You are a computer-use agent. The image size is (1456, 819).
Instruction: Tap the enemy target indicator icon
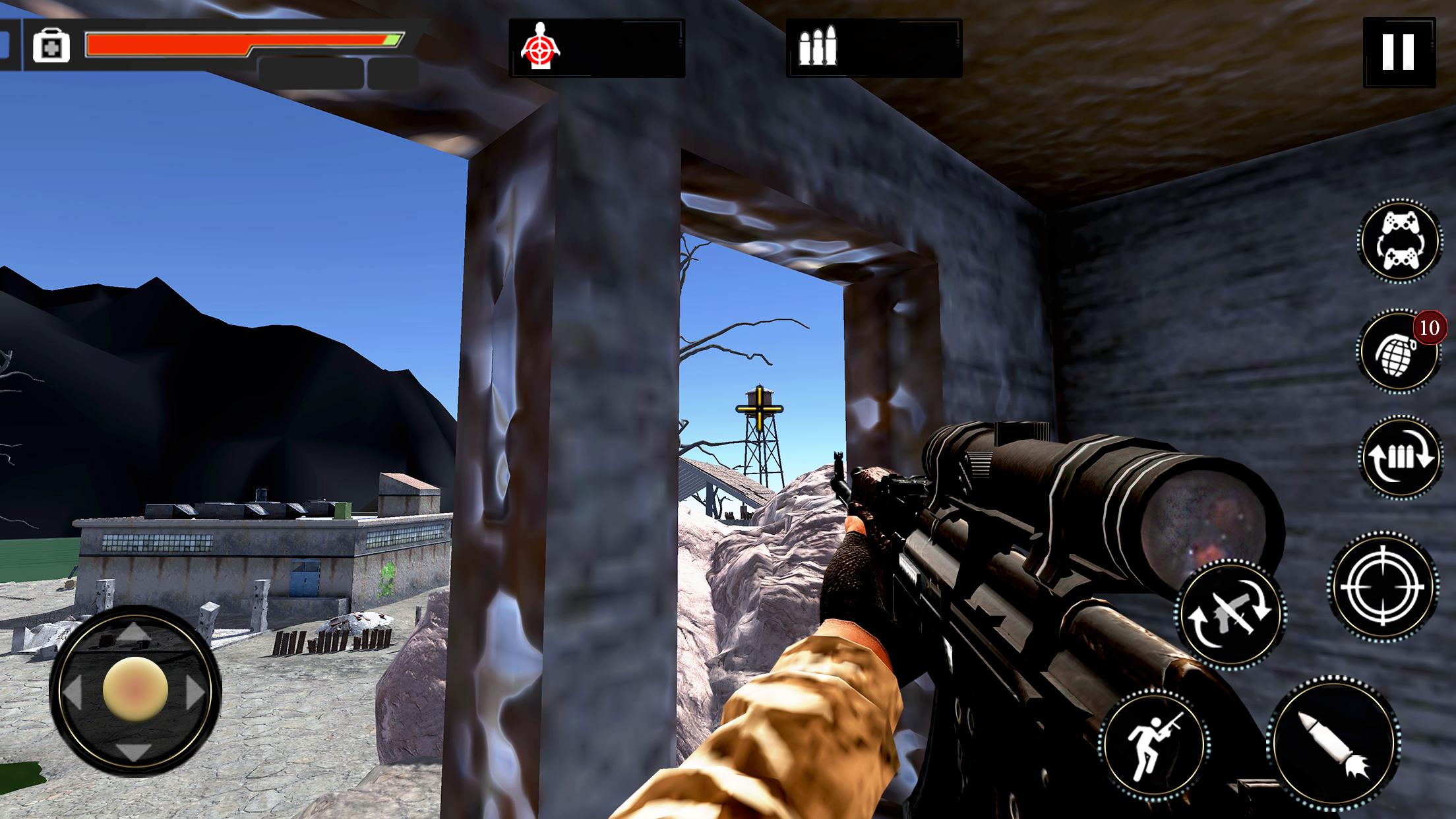pyautogui.click(x=541, y=45)
